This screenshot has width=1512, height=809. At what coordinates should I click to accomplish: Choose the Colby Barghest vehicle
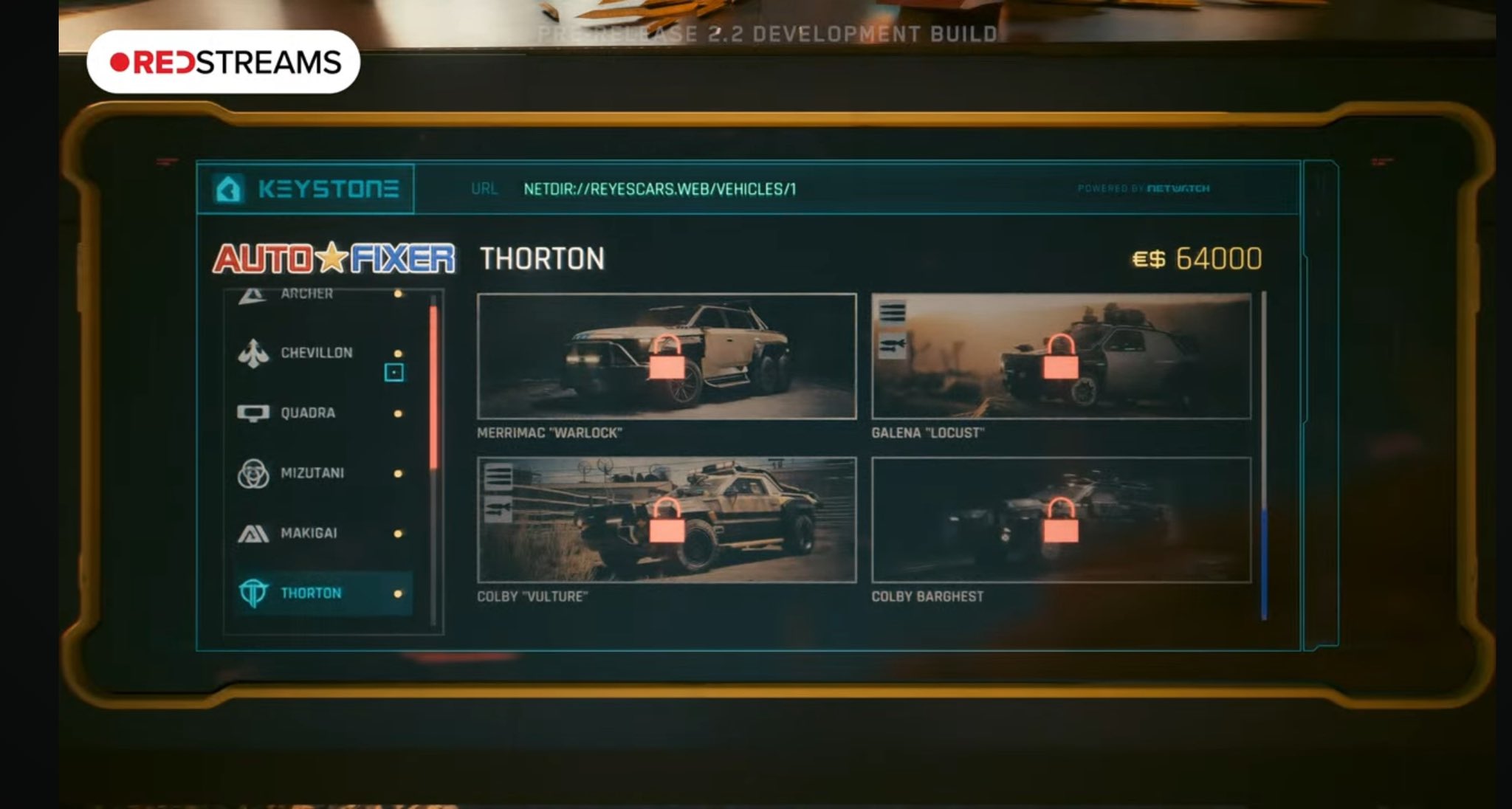click(1061, 520)
